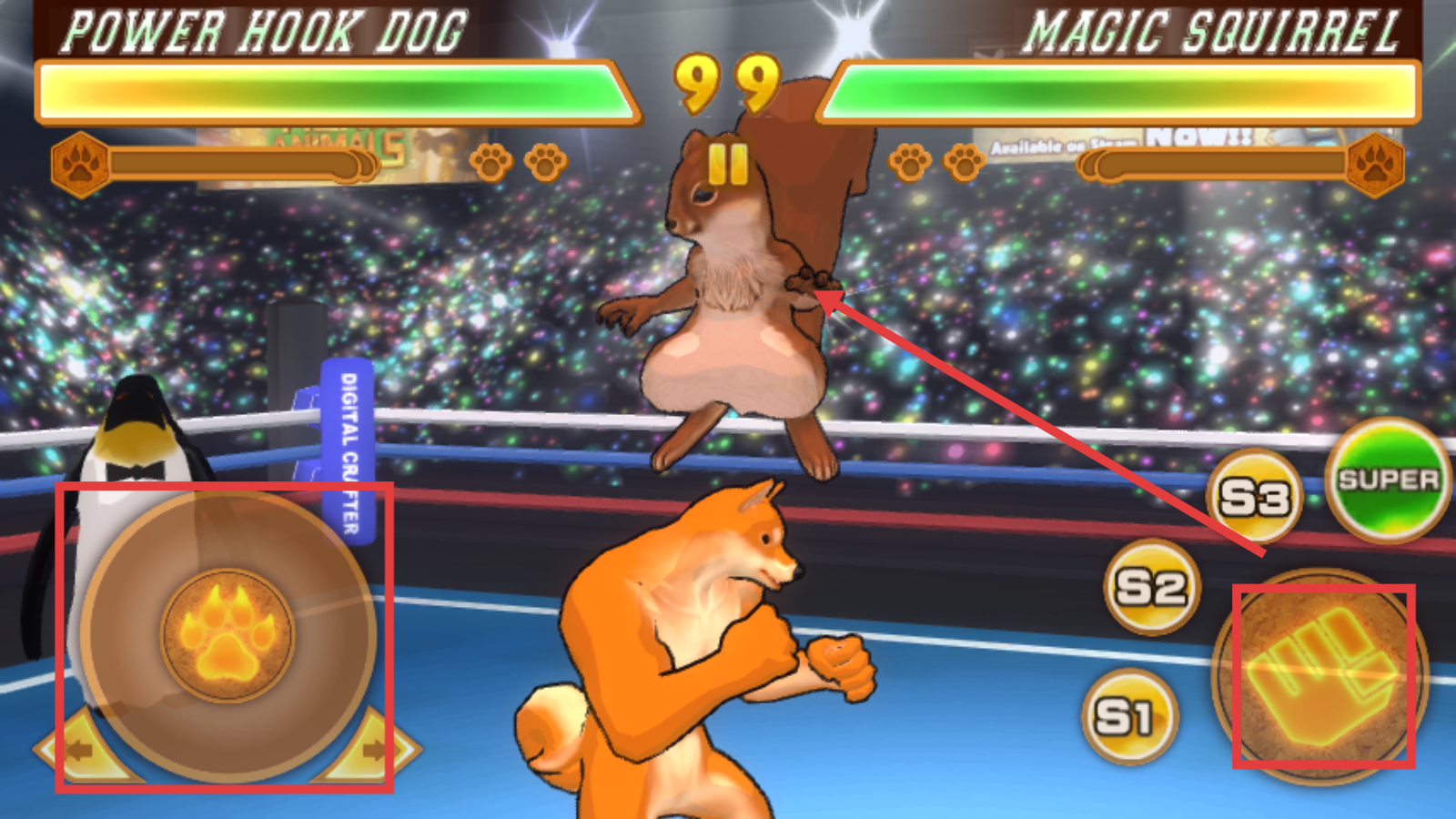Viewport: 1456px width, 819px height.
Task: Trigger the S3 skill button
Action: tap(1255, 498)
